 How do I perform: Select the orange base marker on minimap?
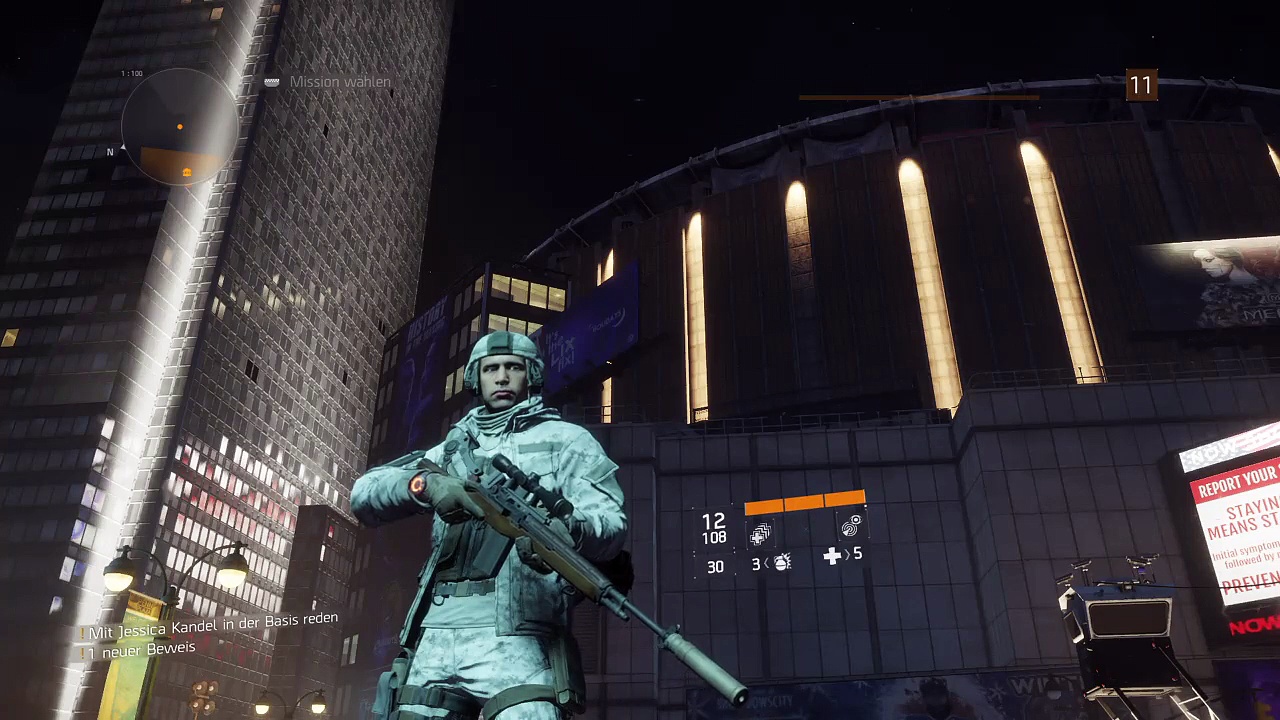186,172
